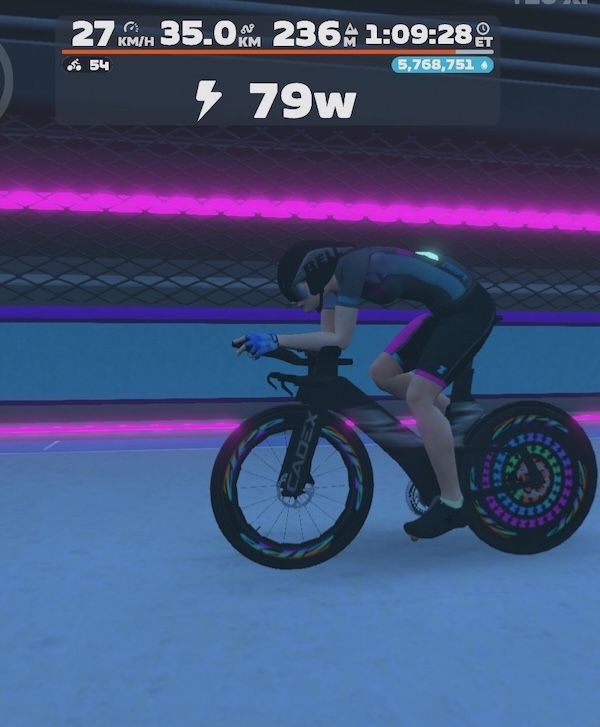This screenshot has height=727, width=600.
Task: Activate the power-up ring at the screen edge
Action: tap(4, 76)
